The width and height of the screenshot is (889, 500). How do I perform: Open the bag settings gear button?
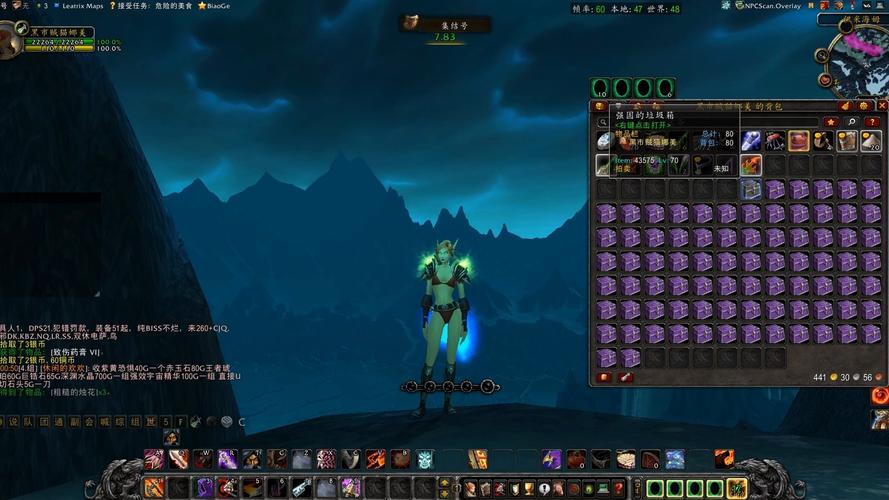click(x=864, y=105)
